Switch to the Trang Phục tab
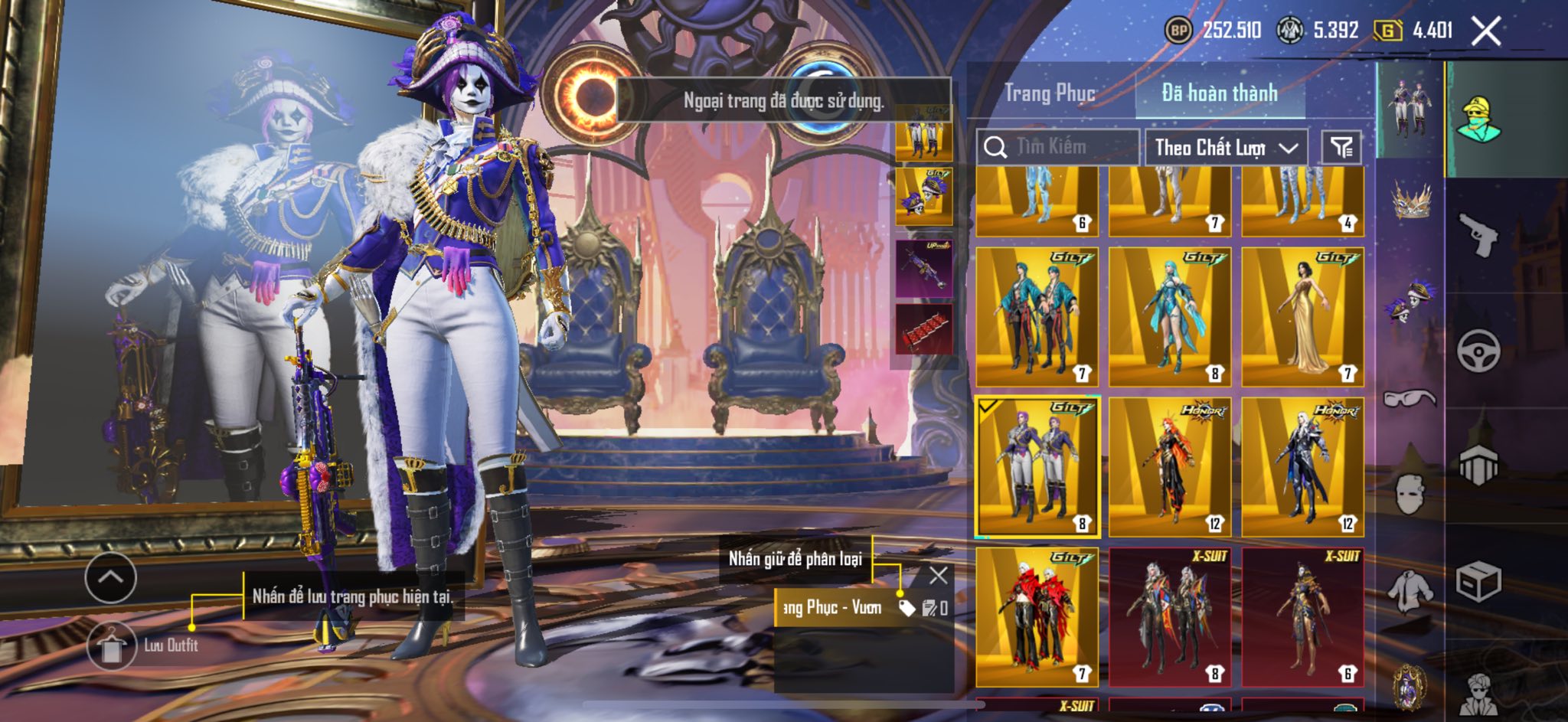1568x722 pixels. click(x=1050, y=93)
